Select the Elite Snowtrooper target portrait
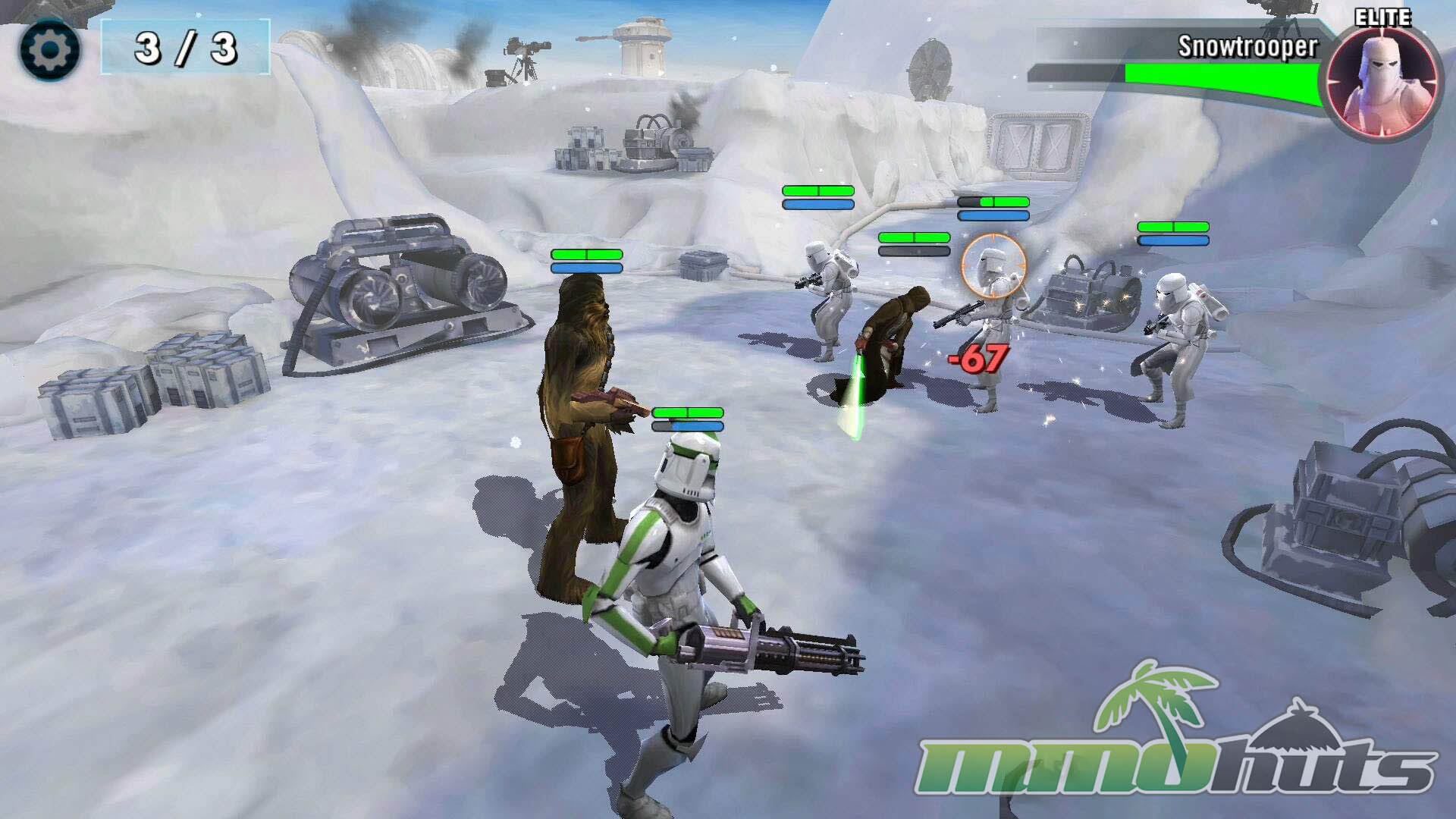Image resolution: width=1456 pixels, height=819 pixels. (x=1381, y=82)
